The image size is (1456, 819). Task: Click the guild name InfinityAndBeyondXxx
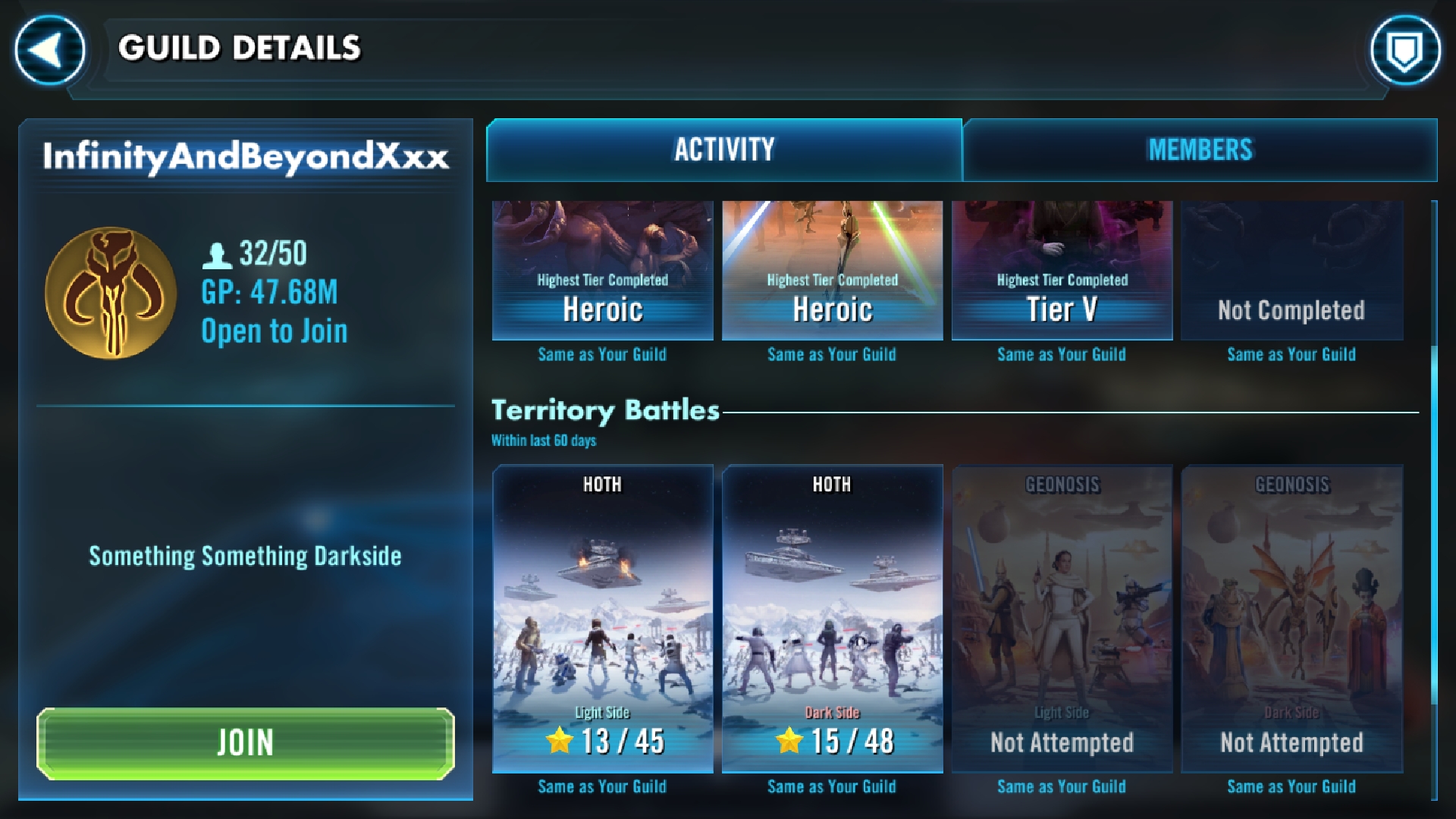pyautogui.click(x=246, y=157)
